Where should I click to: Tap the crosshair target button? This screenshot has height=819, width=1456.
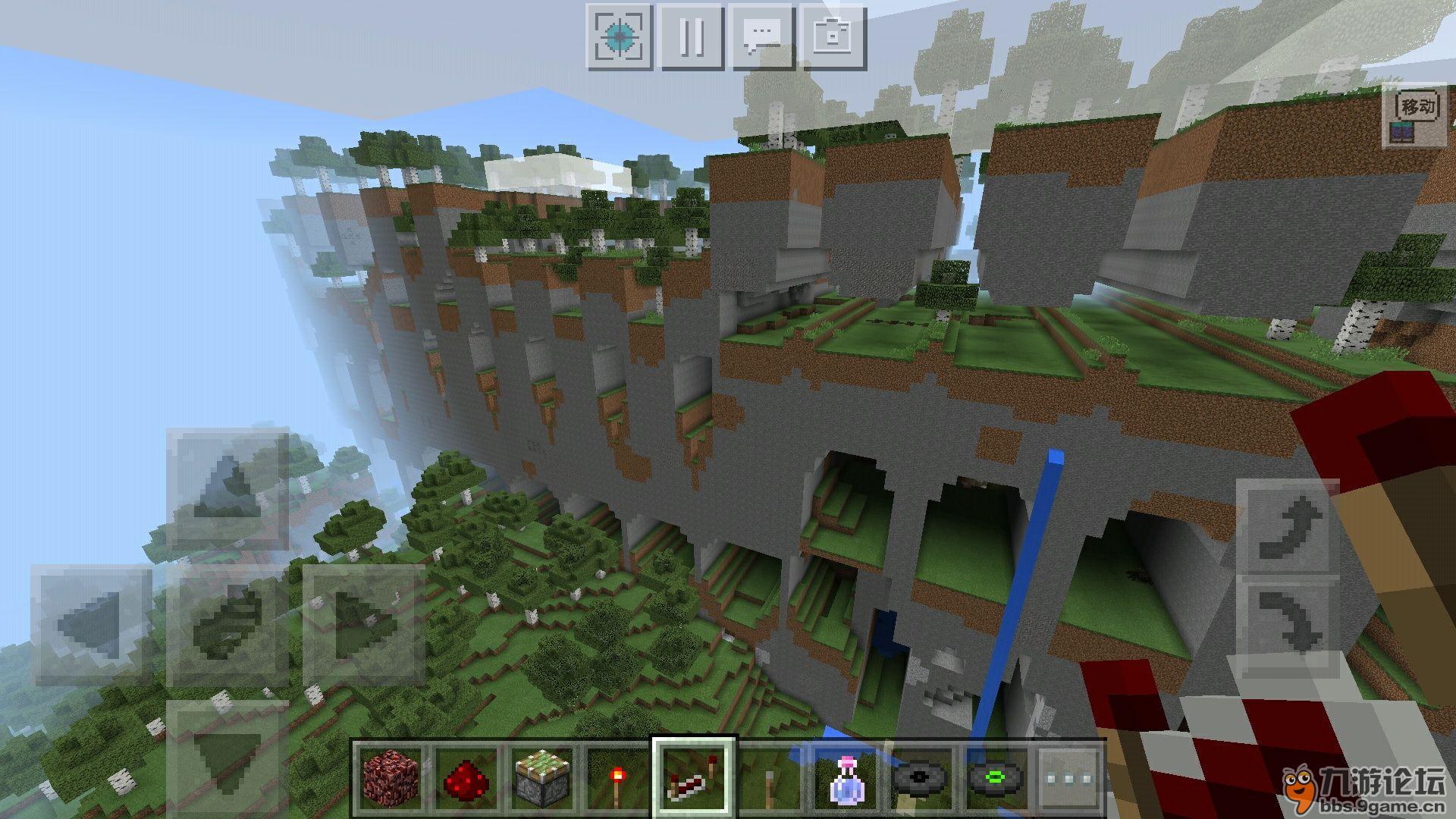pyautogui.click(x=619, y=36)
